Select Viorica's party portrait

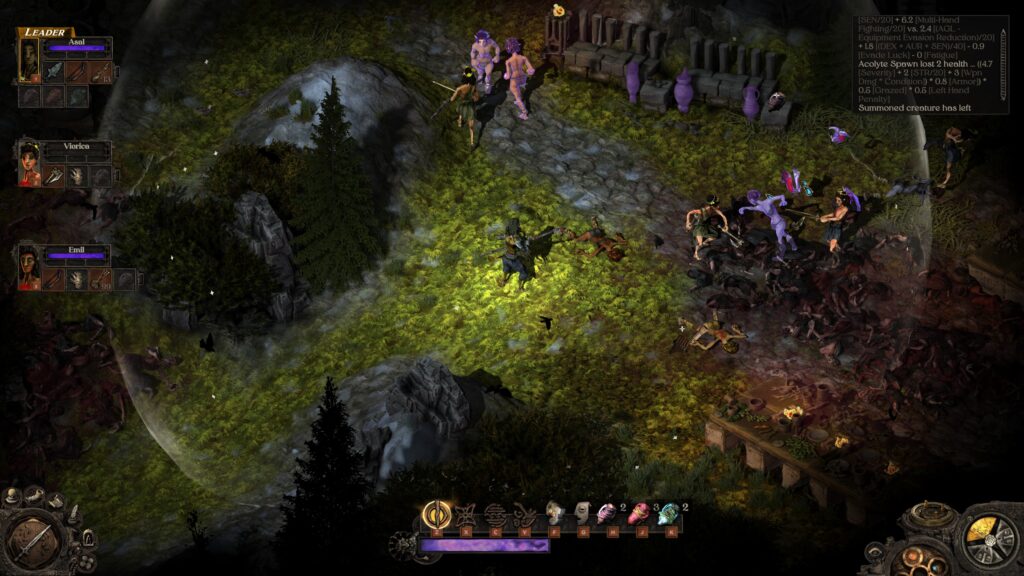tap(28, 164)
